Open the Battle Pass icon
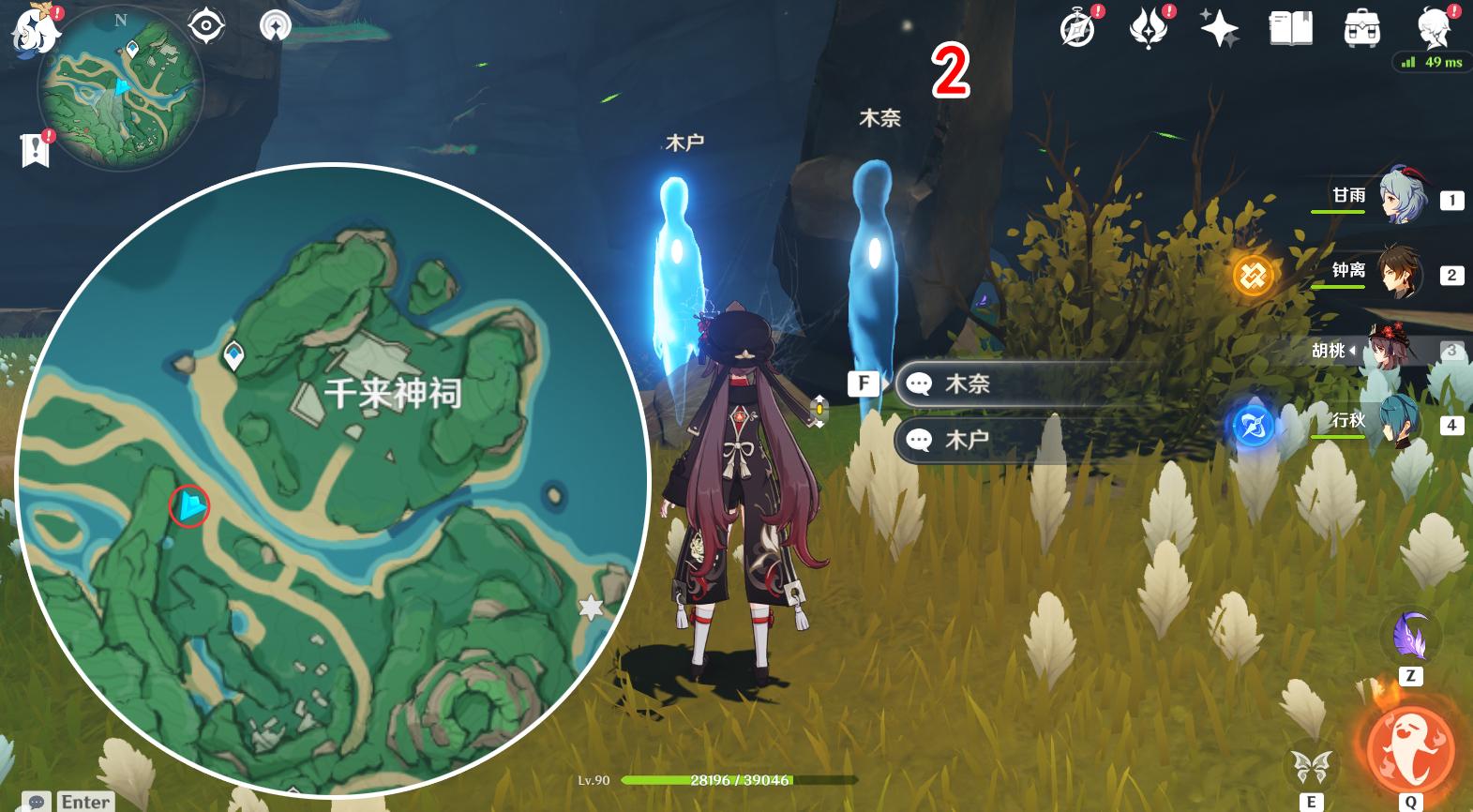This screenshot has height=812, width=1473. tap(1149, 28)
